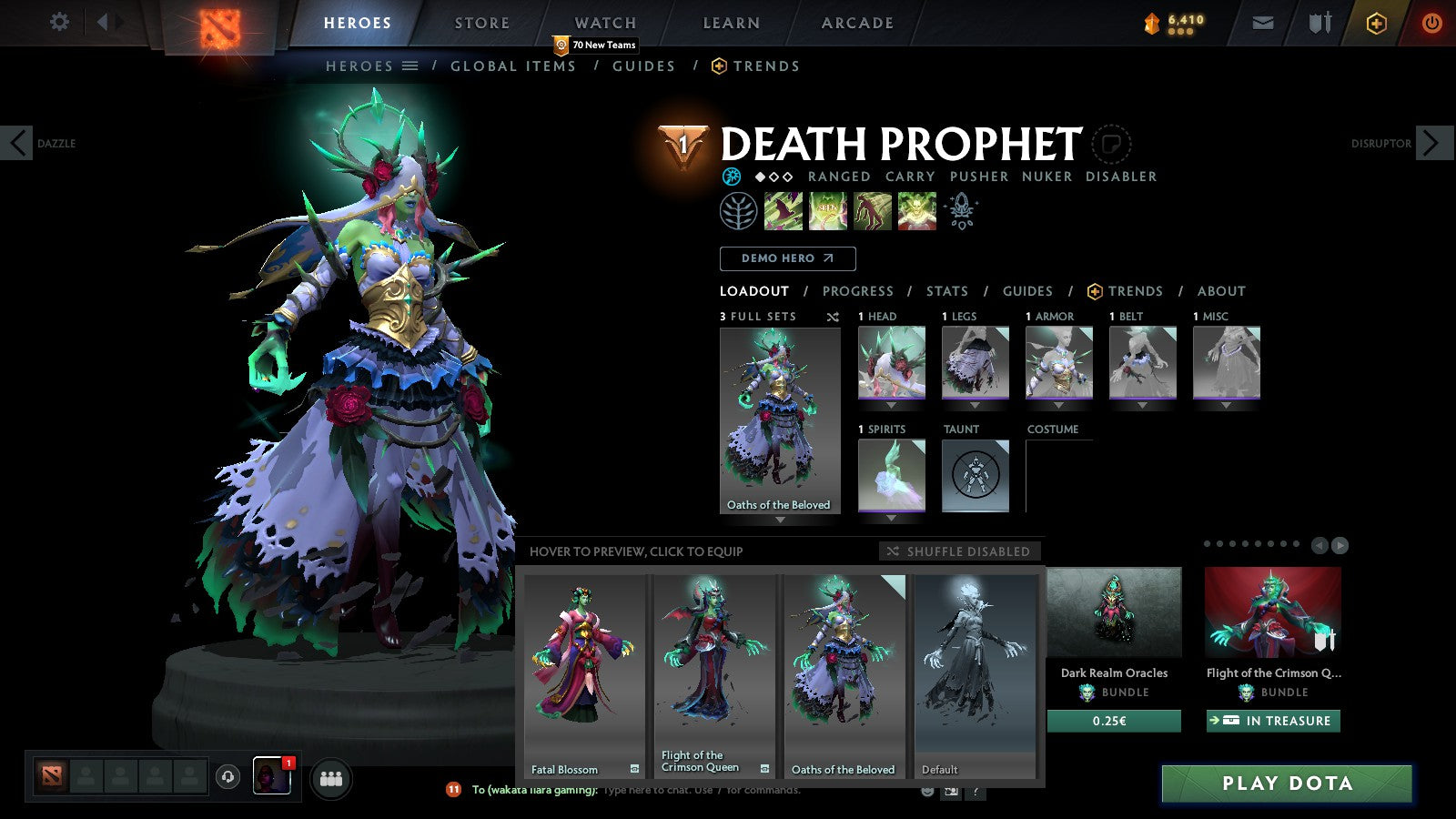This screenshot has width=1456, height=819.
Task: Toggle the Shuffle Disabled option
Action: pyautogui.click(x=958, y=551)
